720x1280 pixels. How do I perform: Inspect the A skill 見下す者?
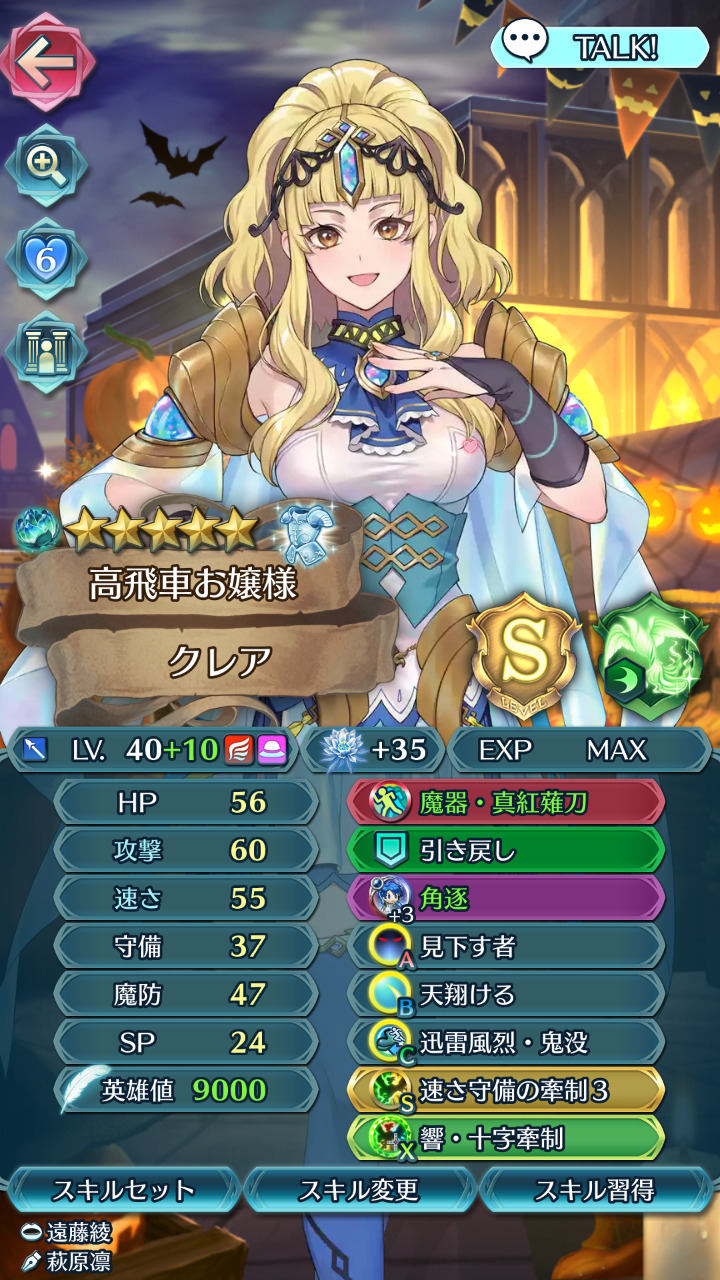506,946
